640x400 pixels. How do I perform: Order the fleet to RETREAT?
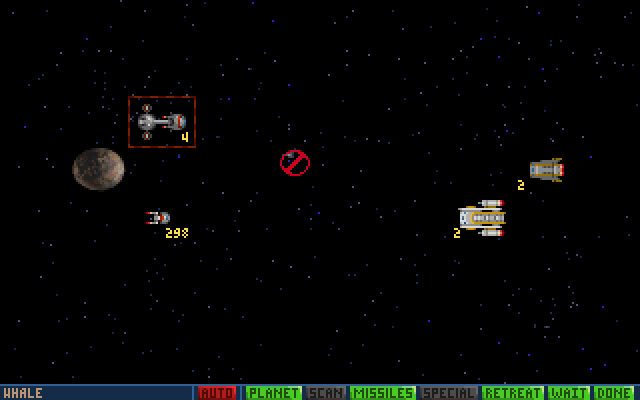click(513, 393)
